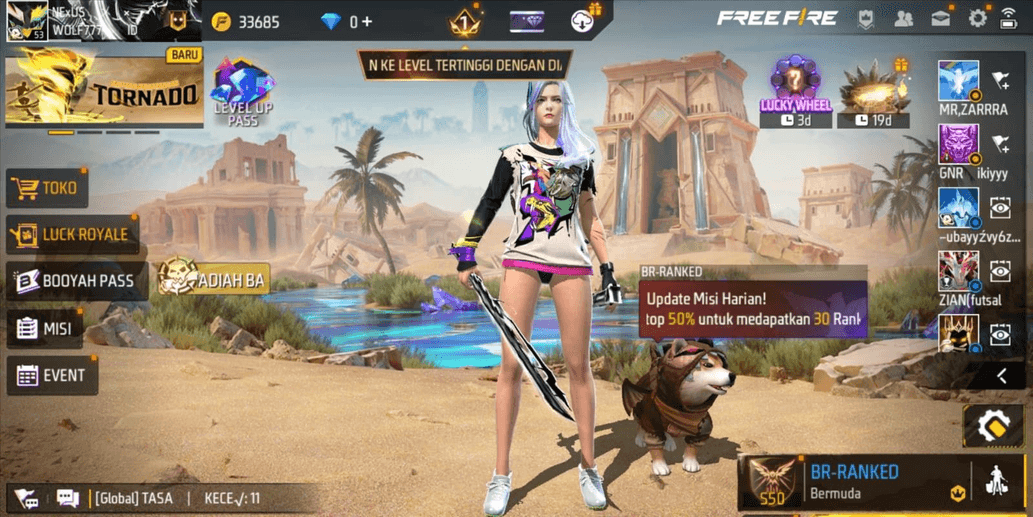
Task: Open the mail inbox icon
Action: click(941, 19)
